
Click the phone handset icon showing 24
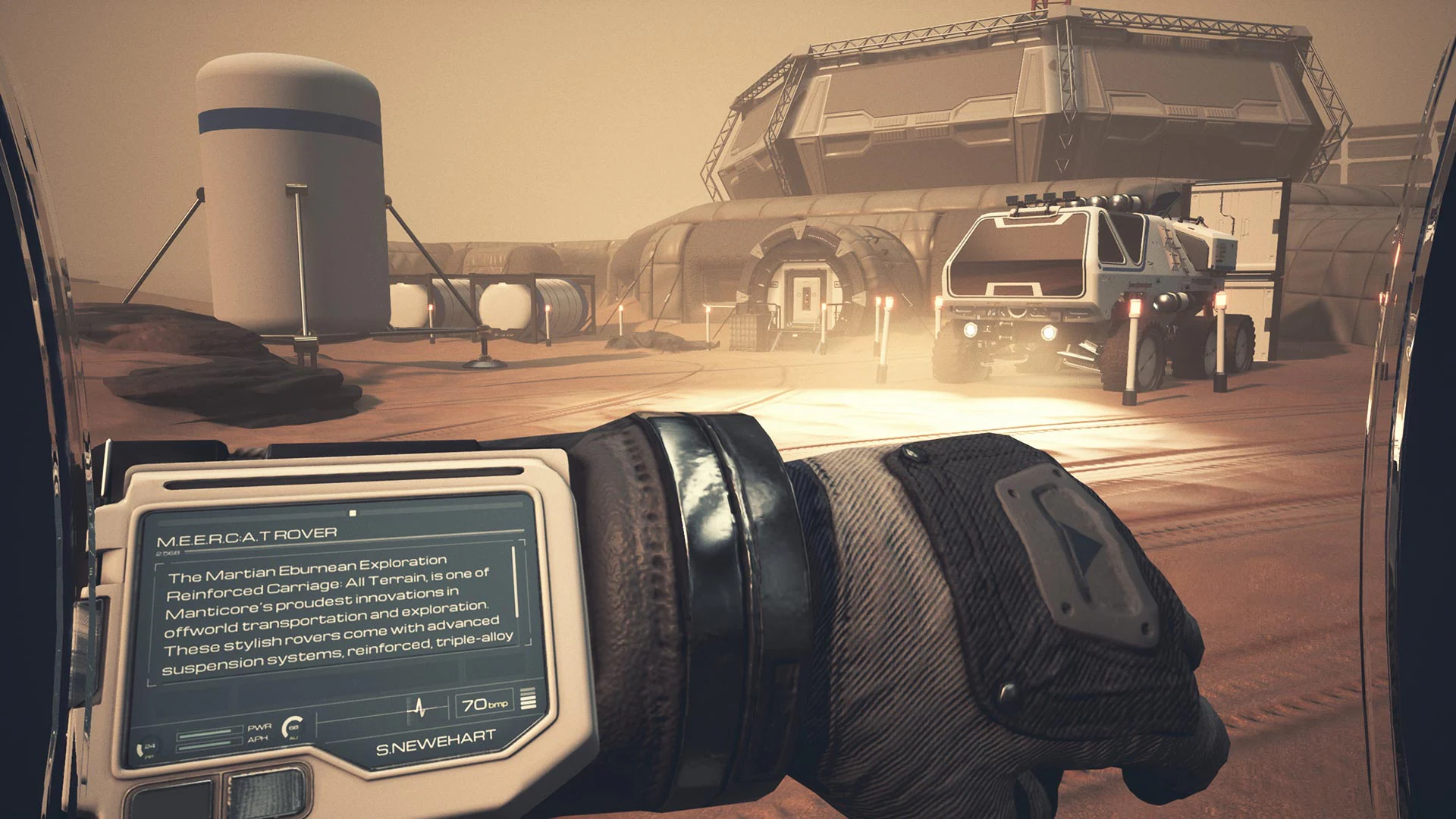point(146,748)
